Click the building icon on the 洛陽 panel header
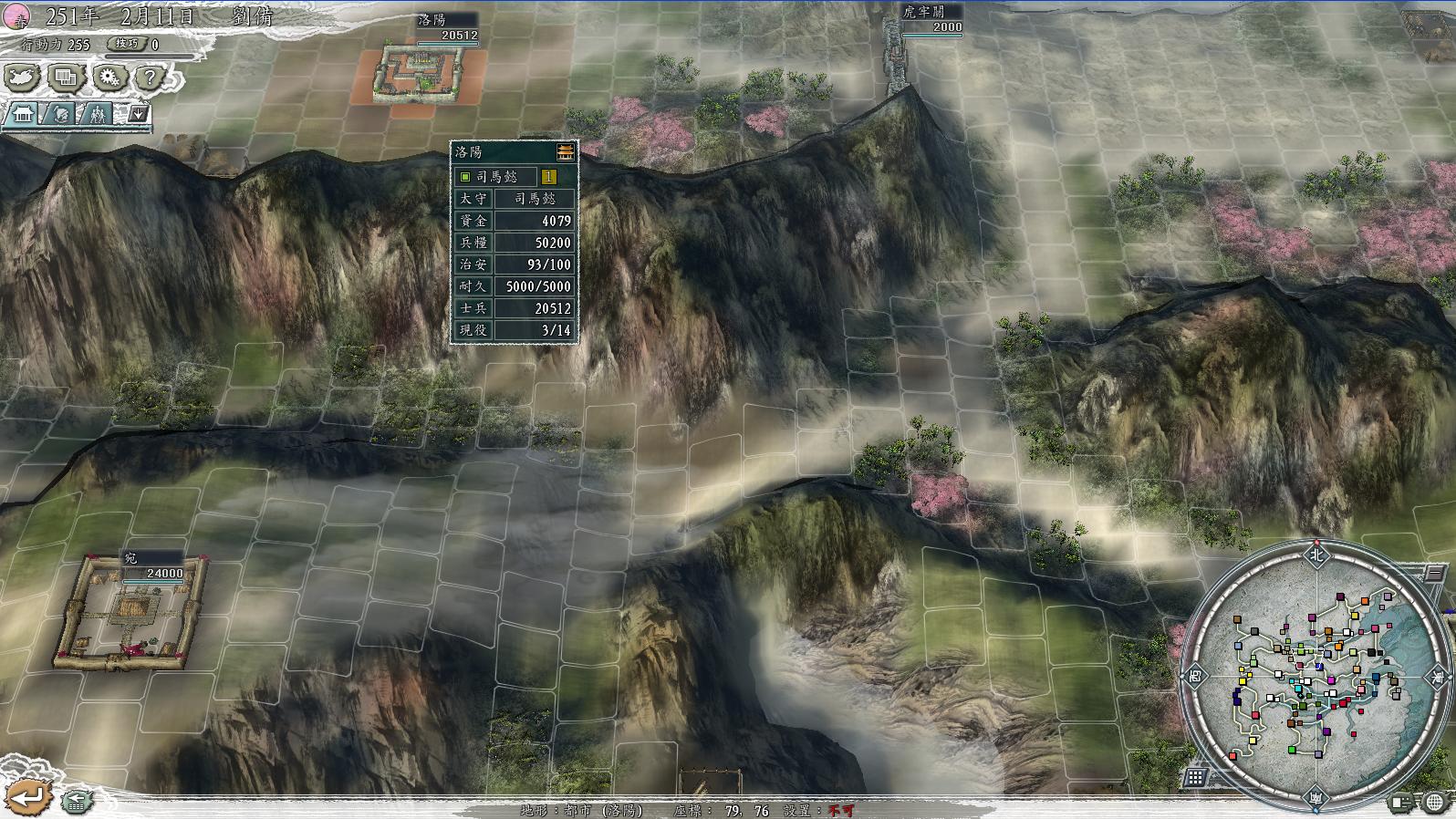The width and height of the screenshot is (1456, 819). click(x=567, y=152)
